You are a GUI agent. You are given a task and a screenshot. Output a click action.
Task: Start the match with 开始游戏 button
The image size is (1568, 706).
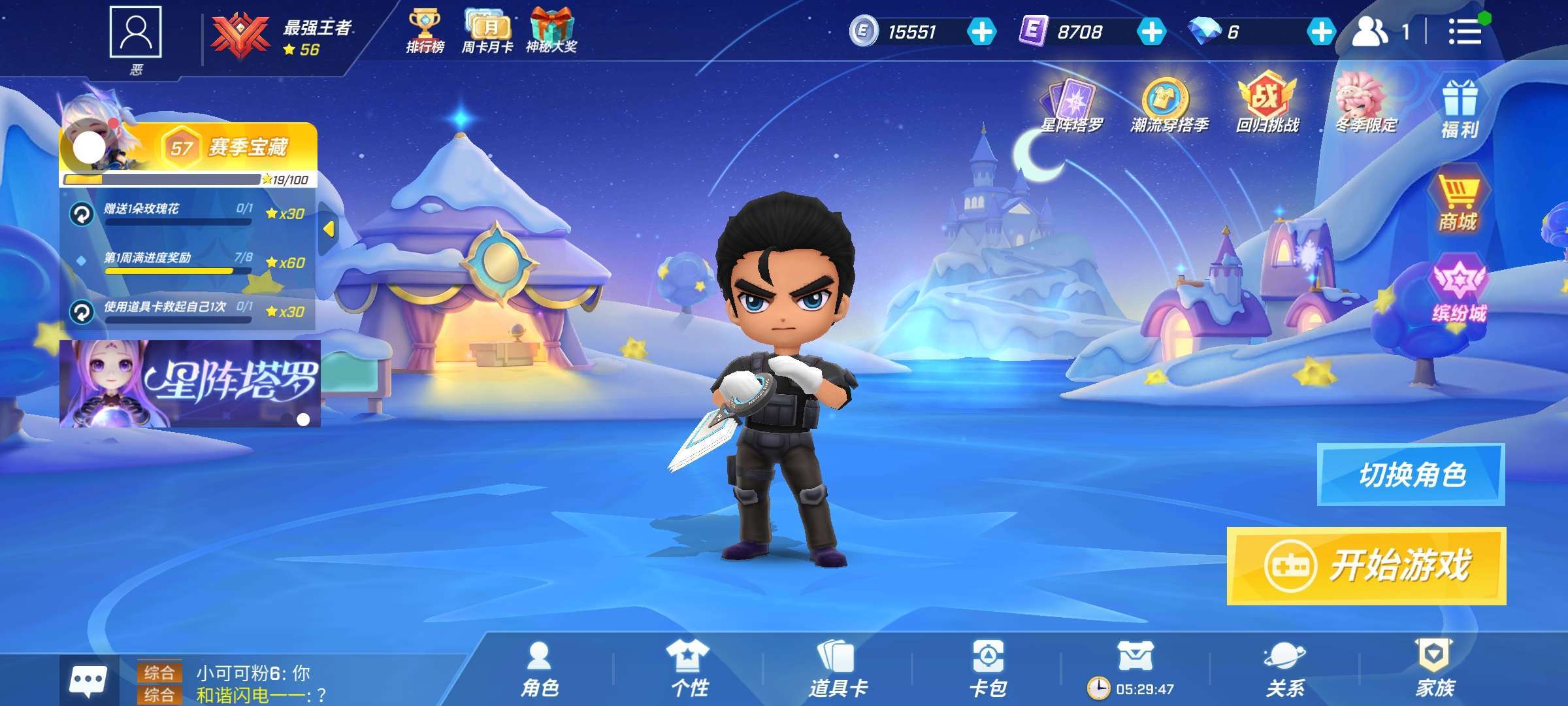[1366, 565]
